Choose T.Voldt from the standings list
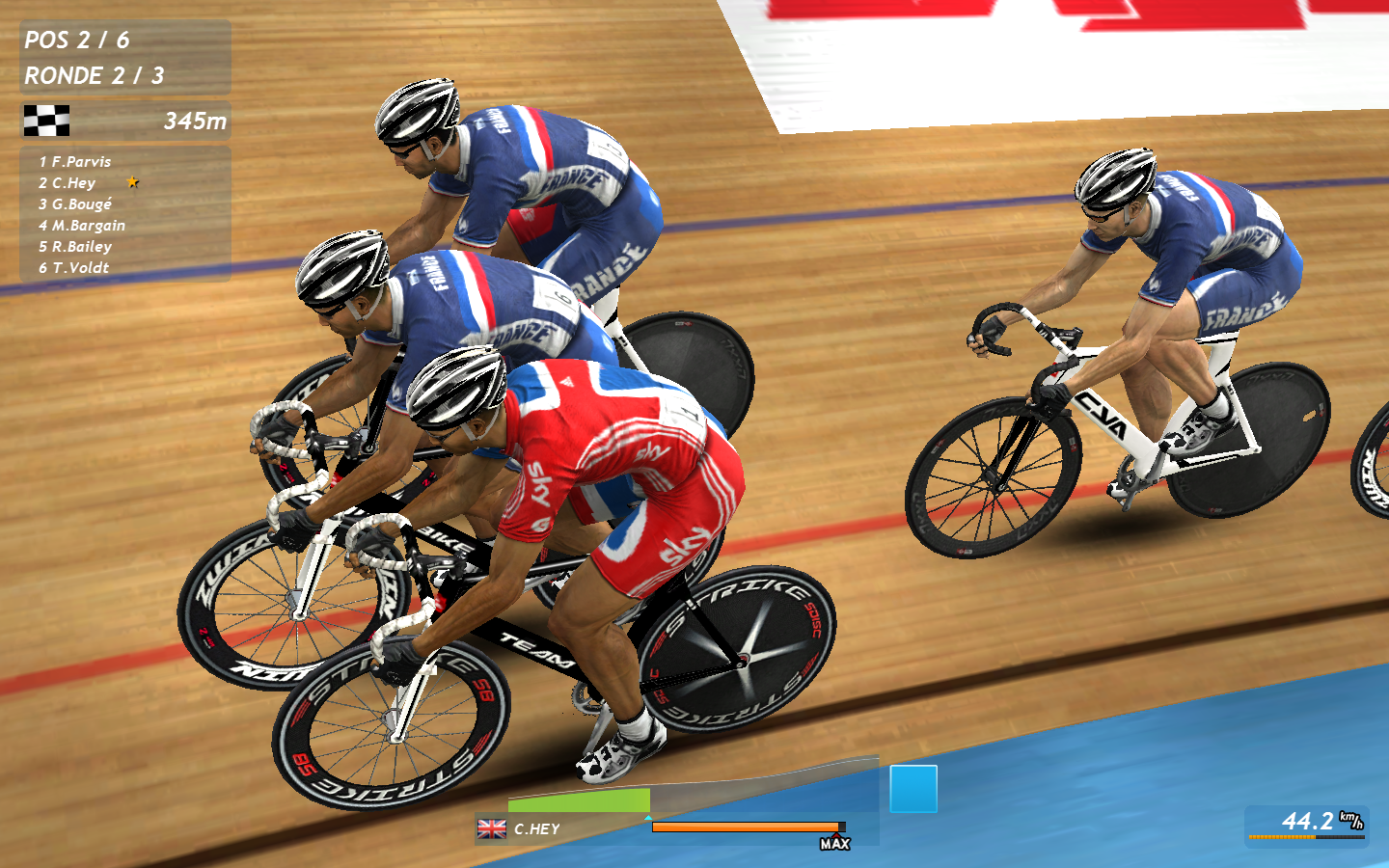Image resolution: width=1389 pixels, height=868 pixels. (80, 268)
